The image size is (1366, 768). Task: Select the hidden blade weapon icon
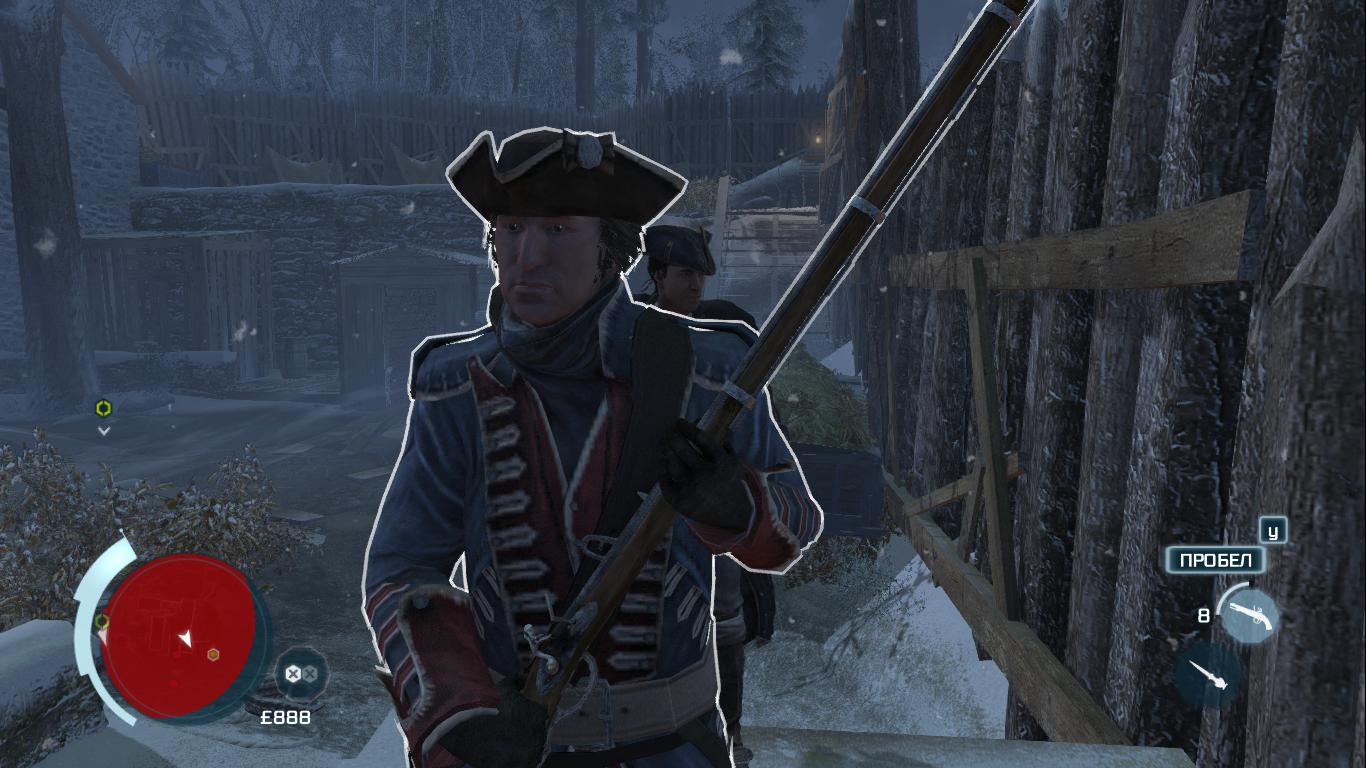click(x=1207, y=674)
